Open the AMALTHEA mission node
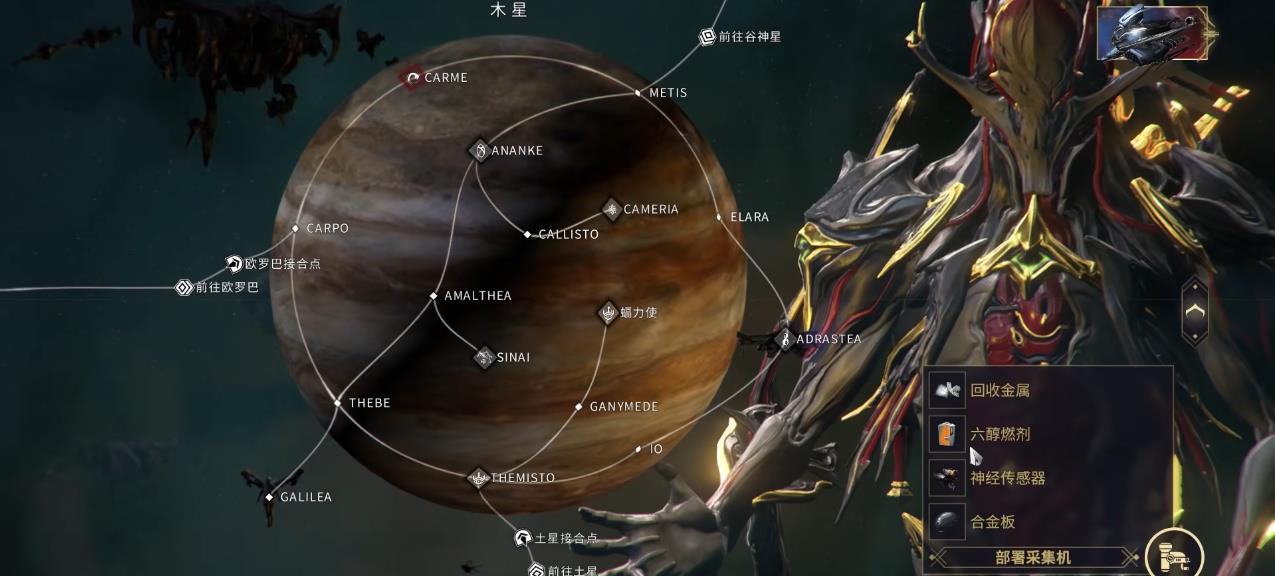1275x576 pixels. coord(433,296)
